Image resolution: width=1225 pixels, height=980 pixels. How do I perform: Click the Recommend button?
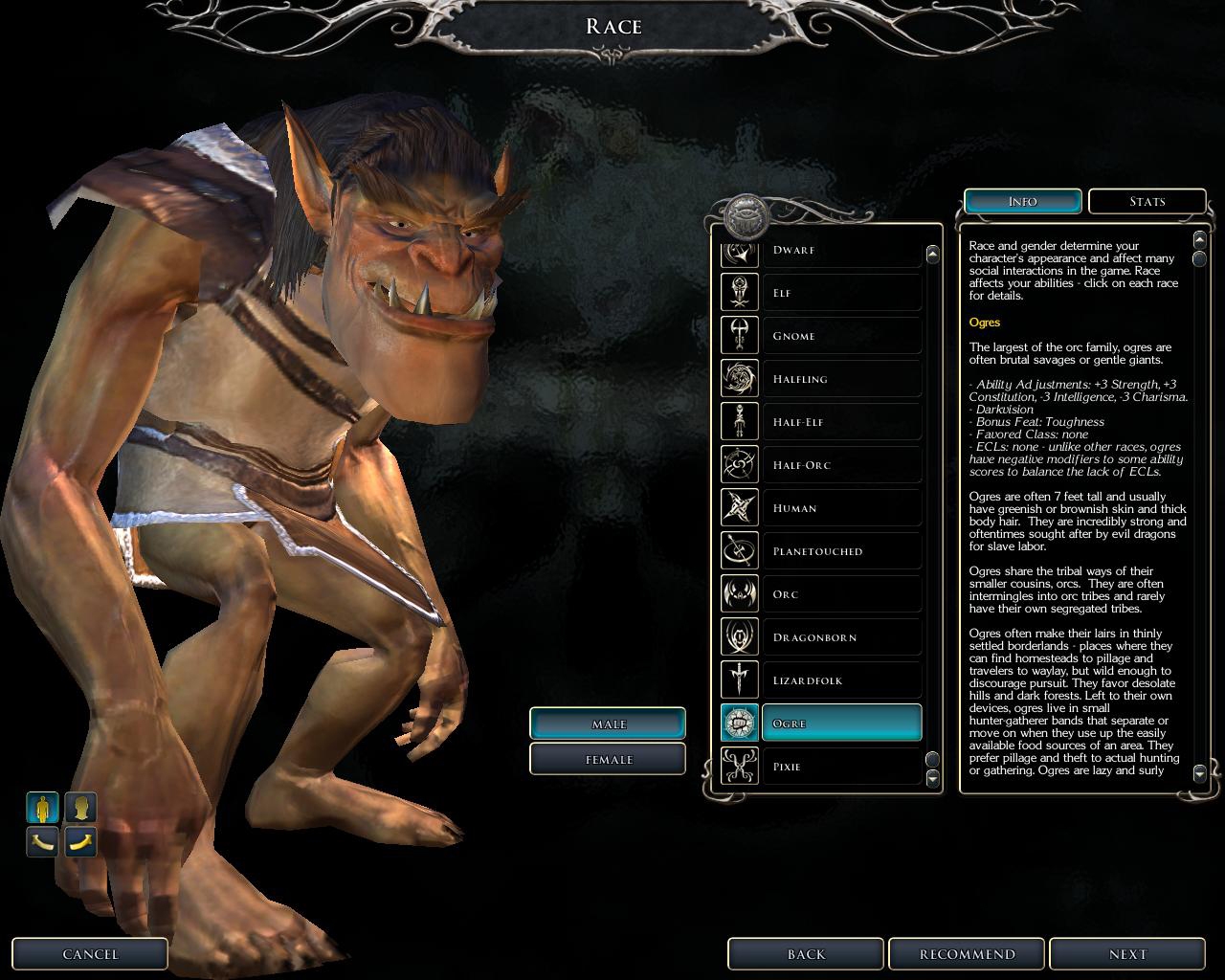click(967, 954)
